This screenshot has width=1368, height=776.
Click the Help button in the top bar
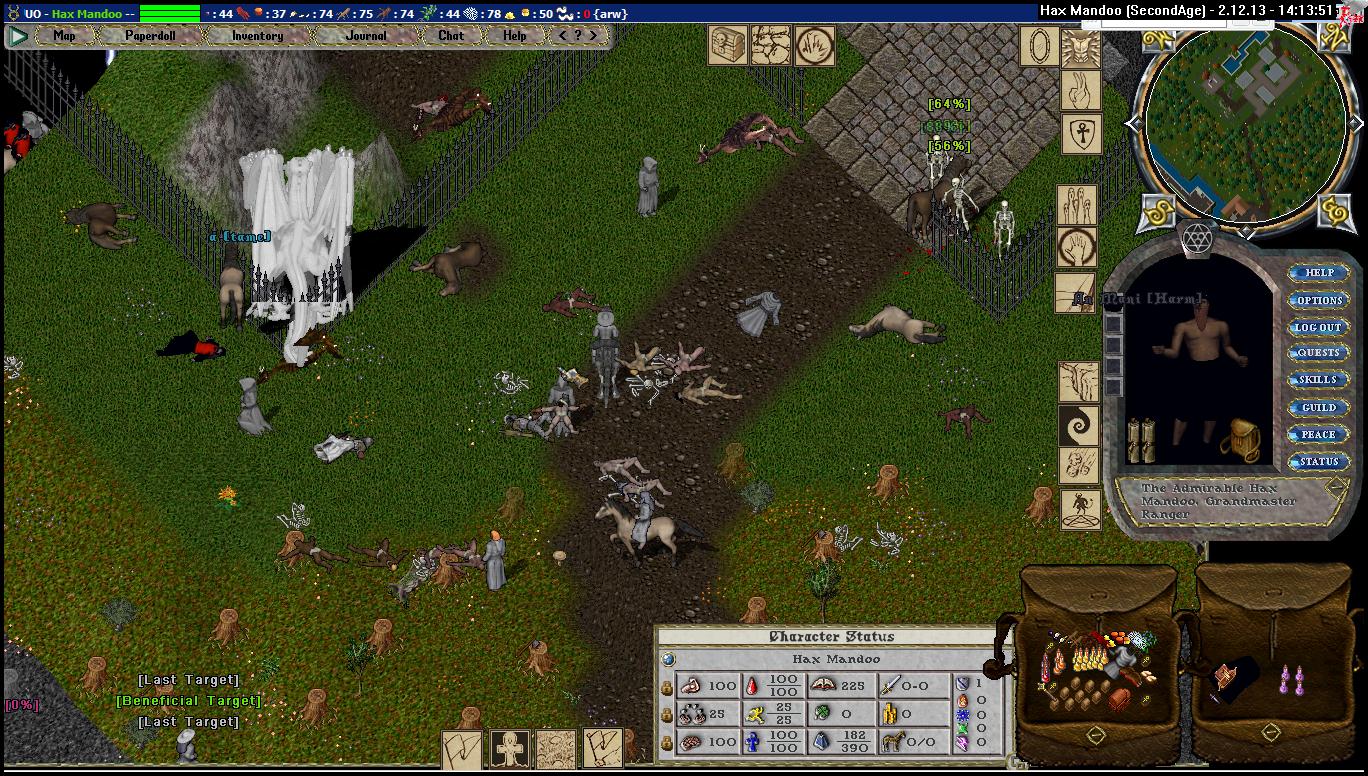pyautogui.click(x=514, y=35)
